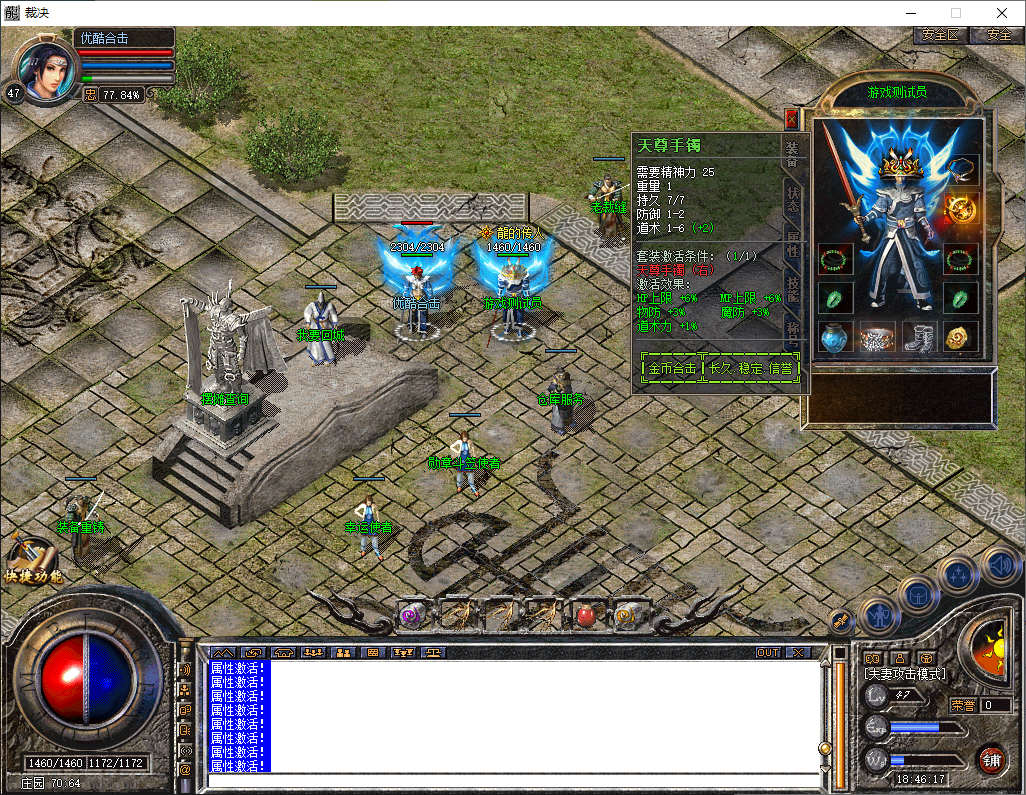Open the four-star skills round button
Image resolution: width=1026 pixels, height=795 pixels.
[x=959, y=575]
